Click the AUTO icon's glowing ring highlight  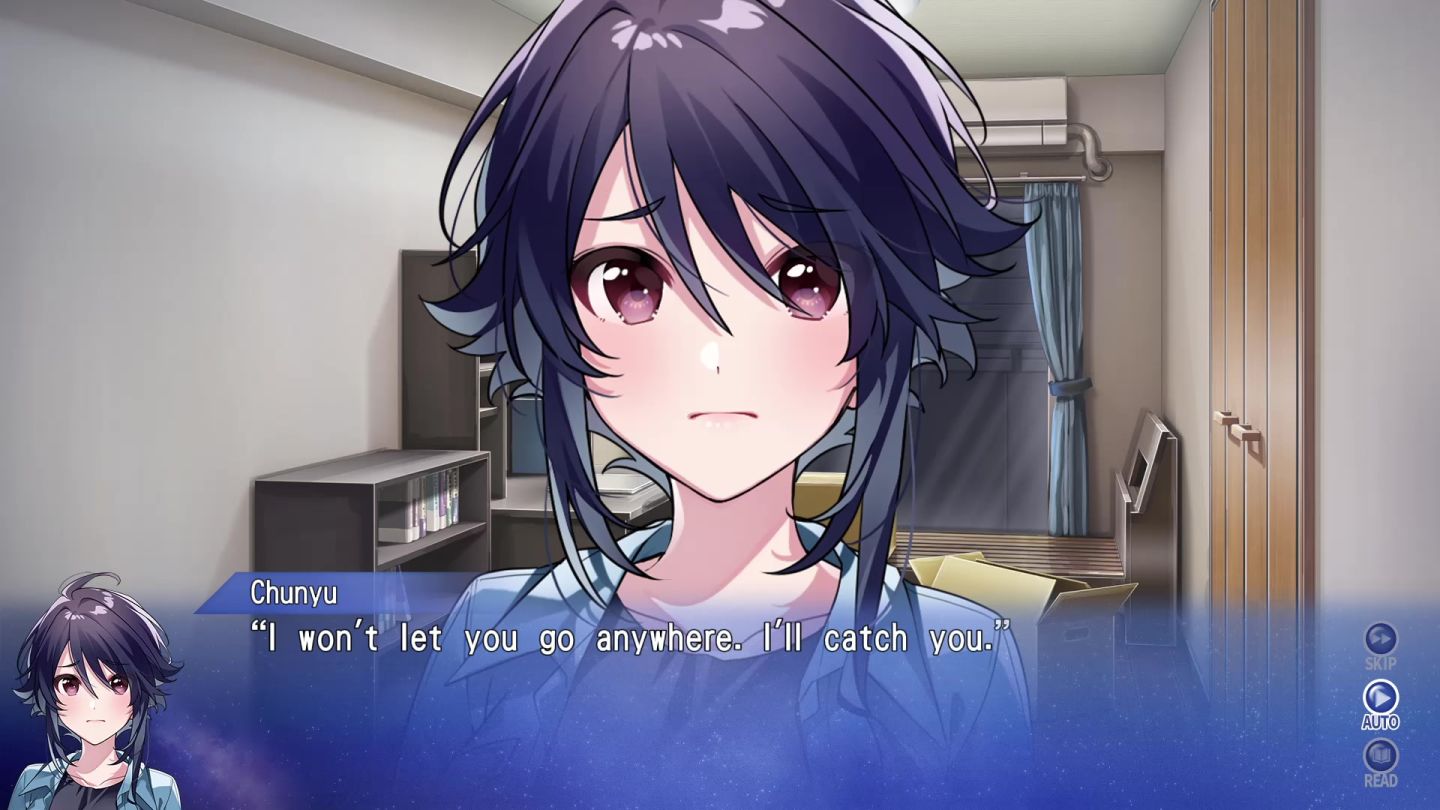pos(1380,698)
